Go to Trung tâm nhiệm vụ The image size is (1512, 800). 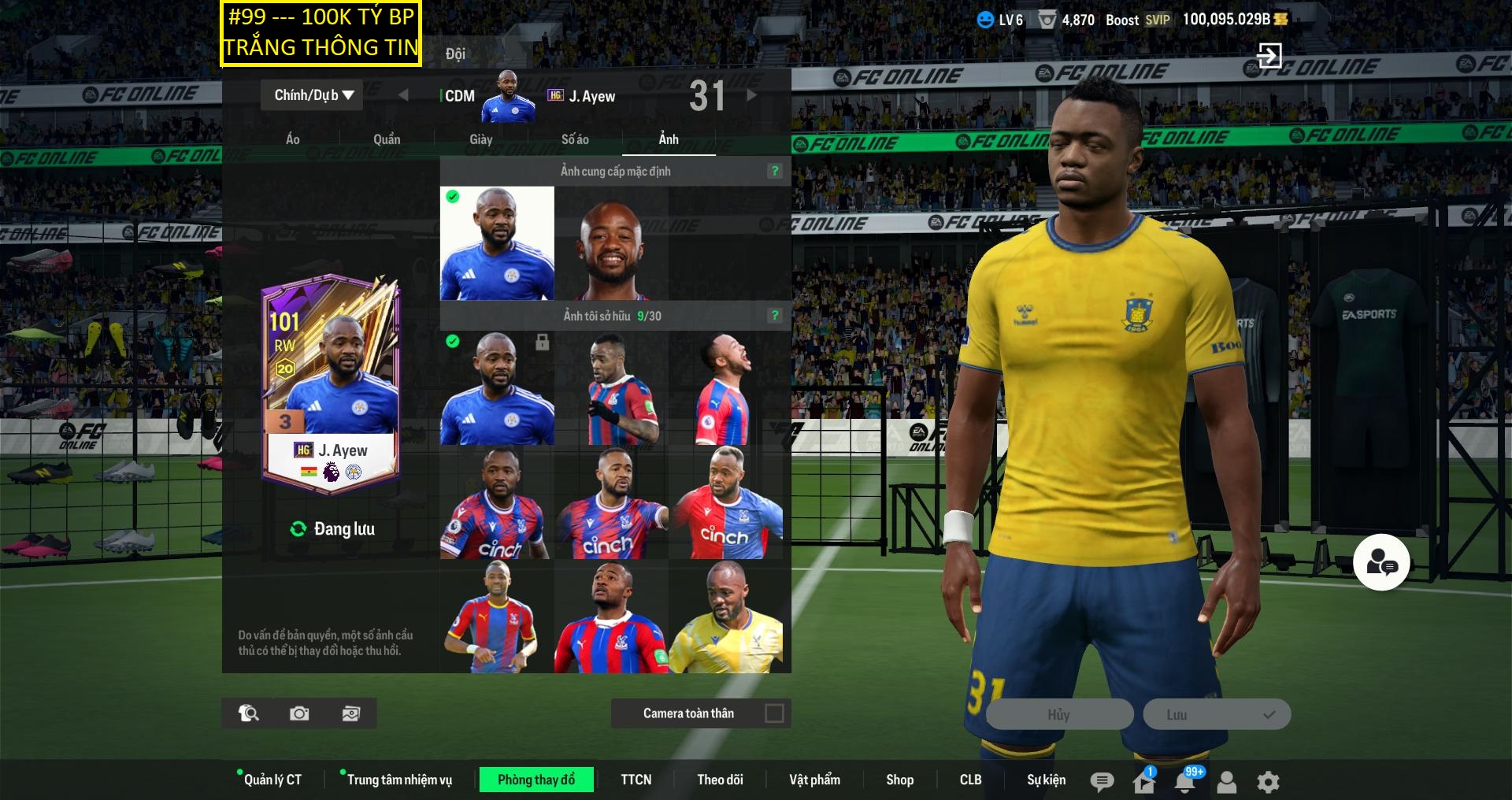pos(399,780)
